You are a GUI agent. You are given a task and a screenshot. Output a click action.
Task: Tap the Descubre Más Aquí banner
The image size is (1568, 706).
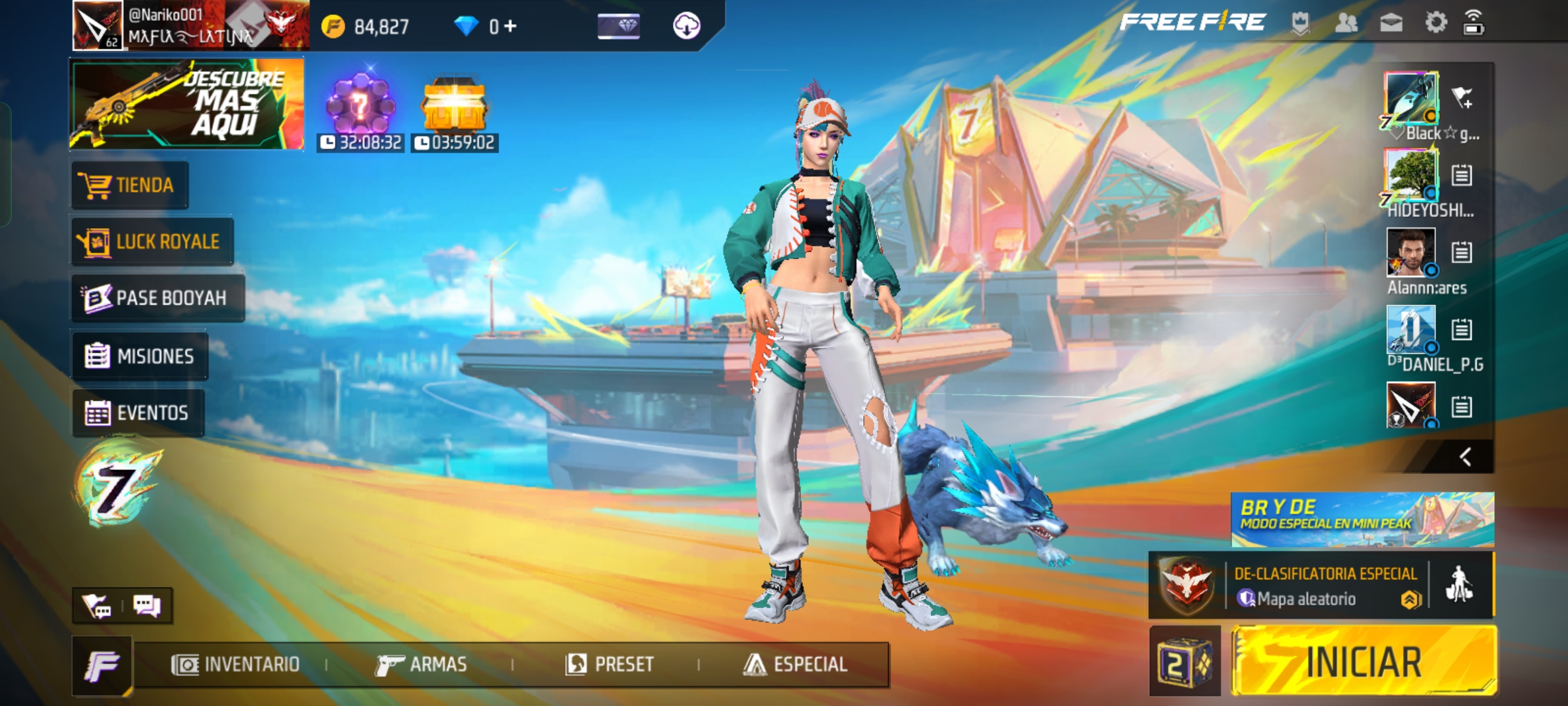point(187,105)
